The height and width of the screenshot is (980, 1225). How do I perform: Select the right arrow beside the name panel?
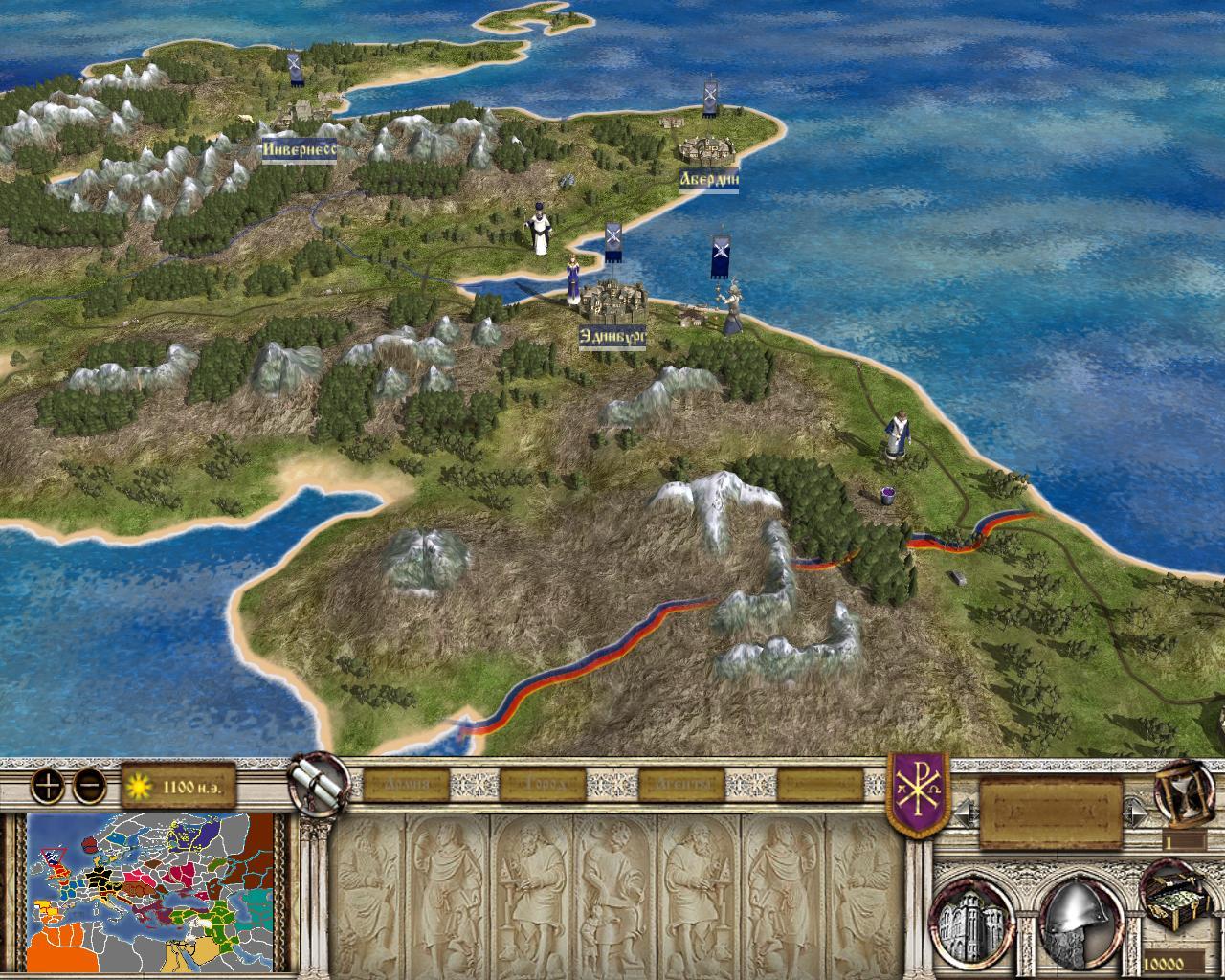pos(1138,813)
